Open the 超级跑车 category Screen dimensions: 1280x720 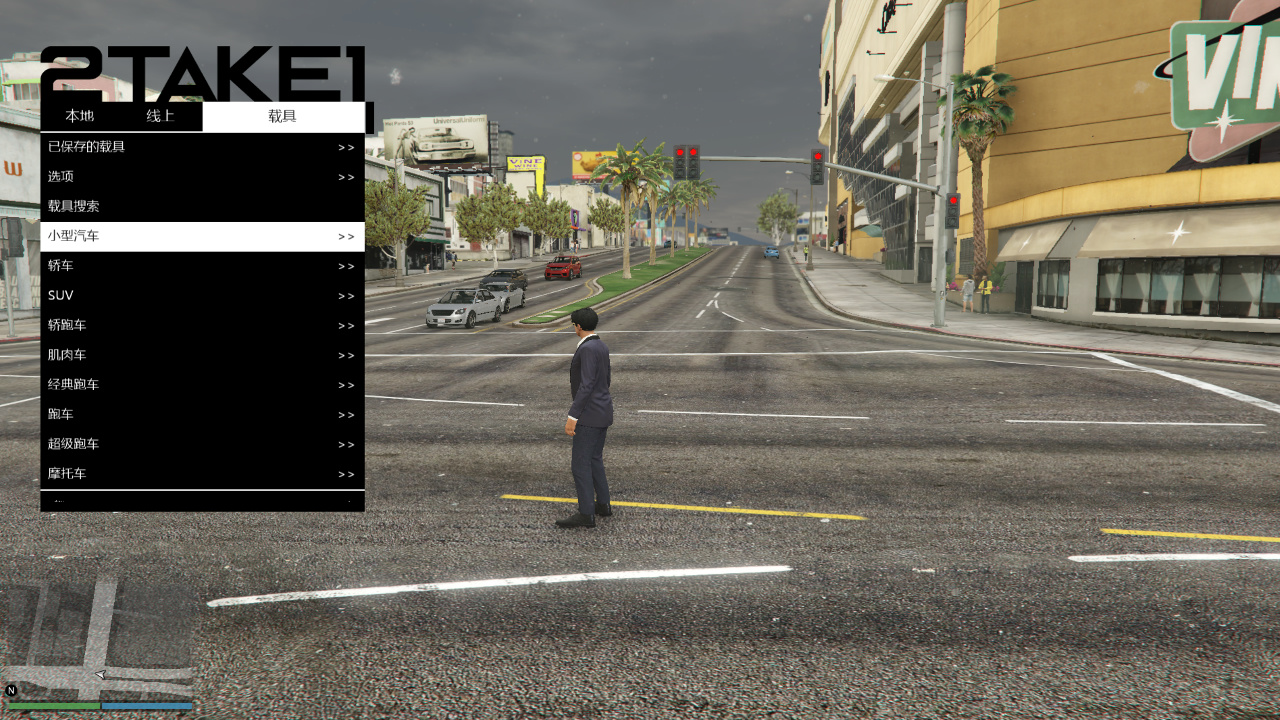tap(202, 444)
